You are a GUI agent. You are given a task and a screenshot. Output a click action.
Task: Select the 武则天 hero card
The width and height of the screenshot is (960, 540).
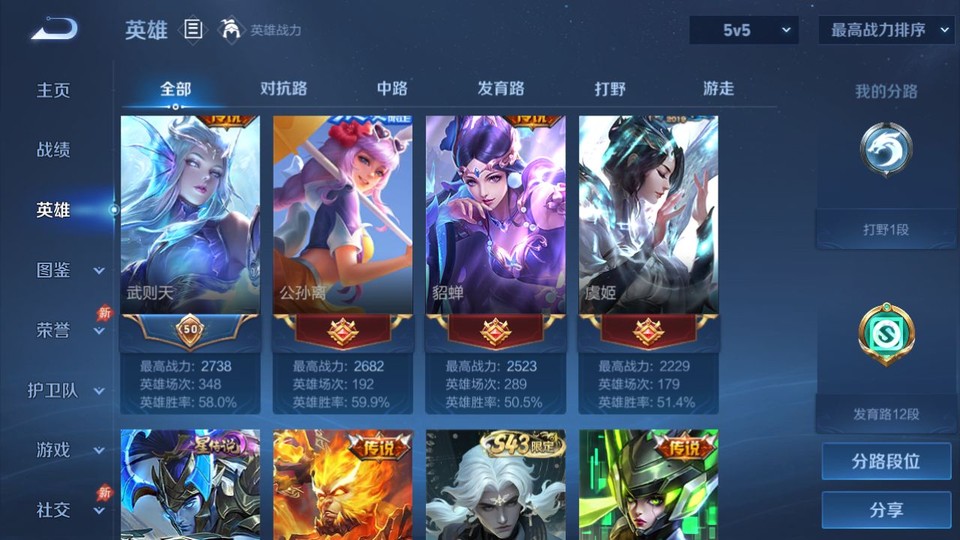[x=190, y=214]
